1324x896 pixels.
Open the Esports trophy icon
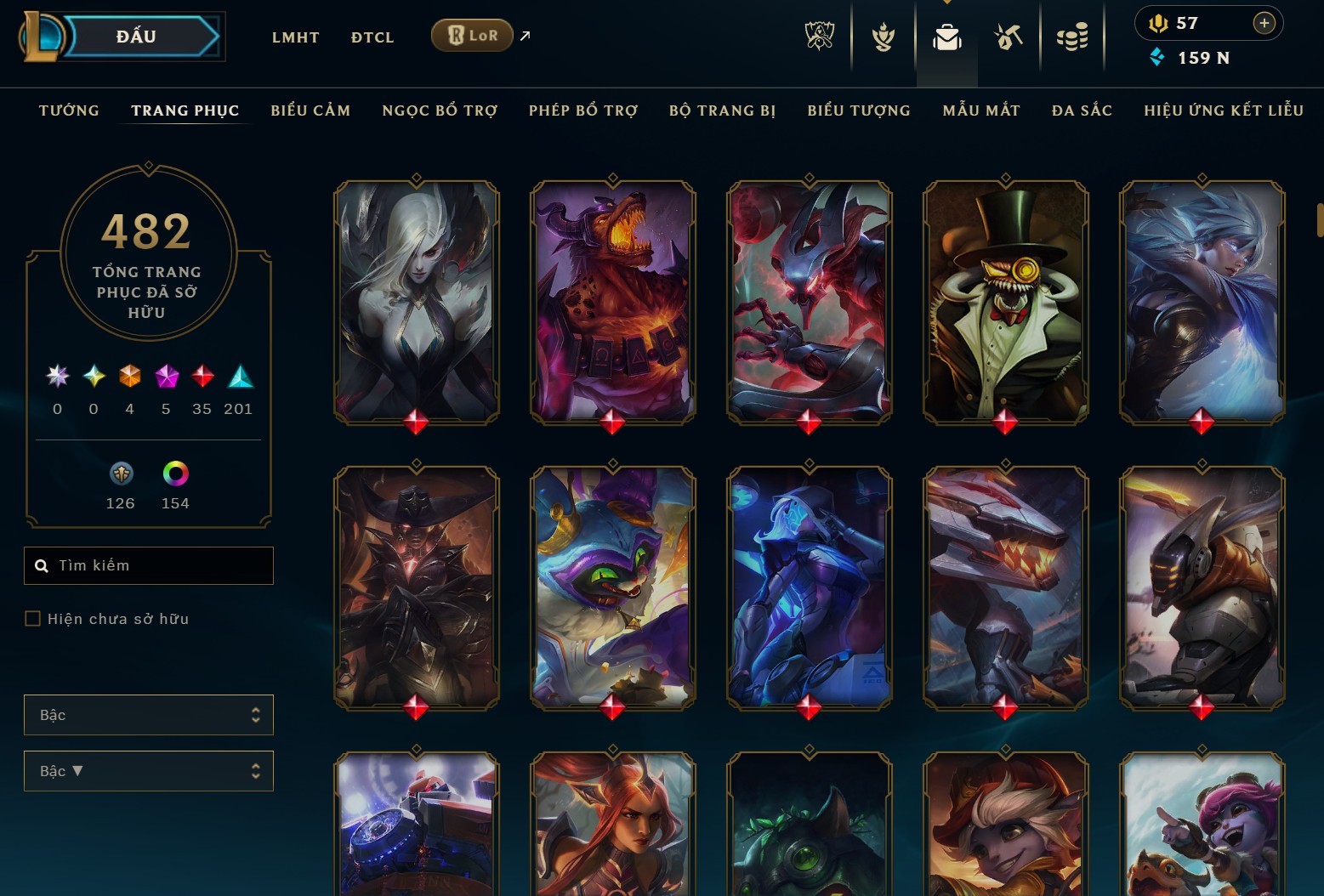point(817,36)
